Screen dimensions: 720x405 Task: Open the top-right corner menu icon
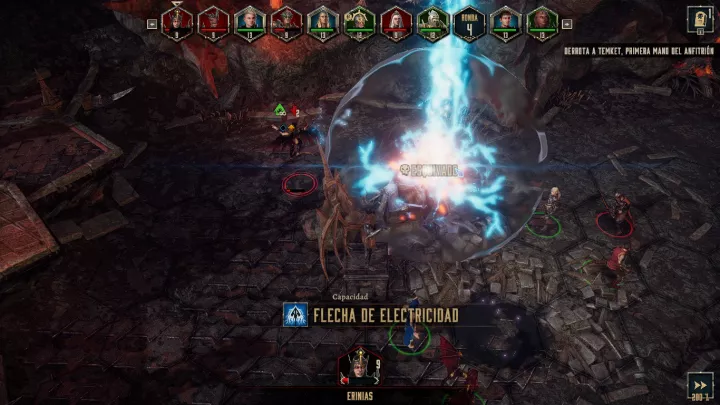click(699, 19)
